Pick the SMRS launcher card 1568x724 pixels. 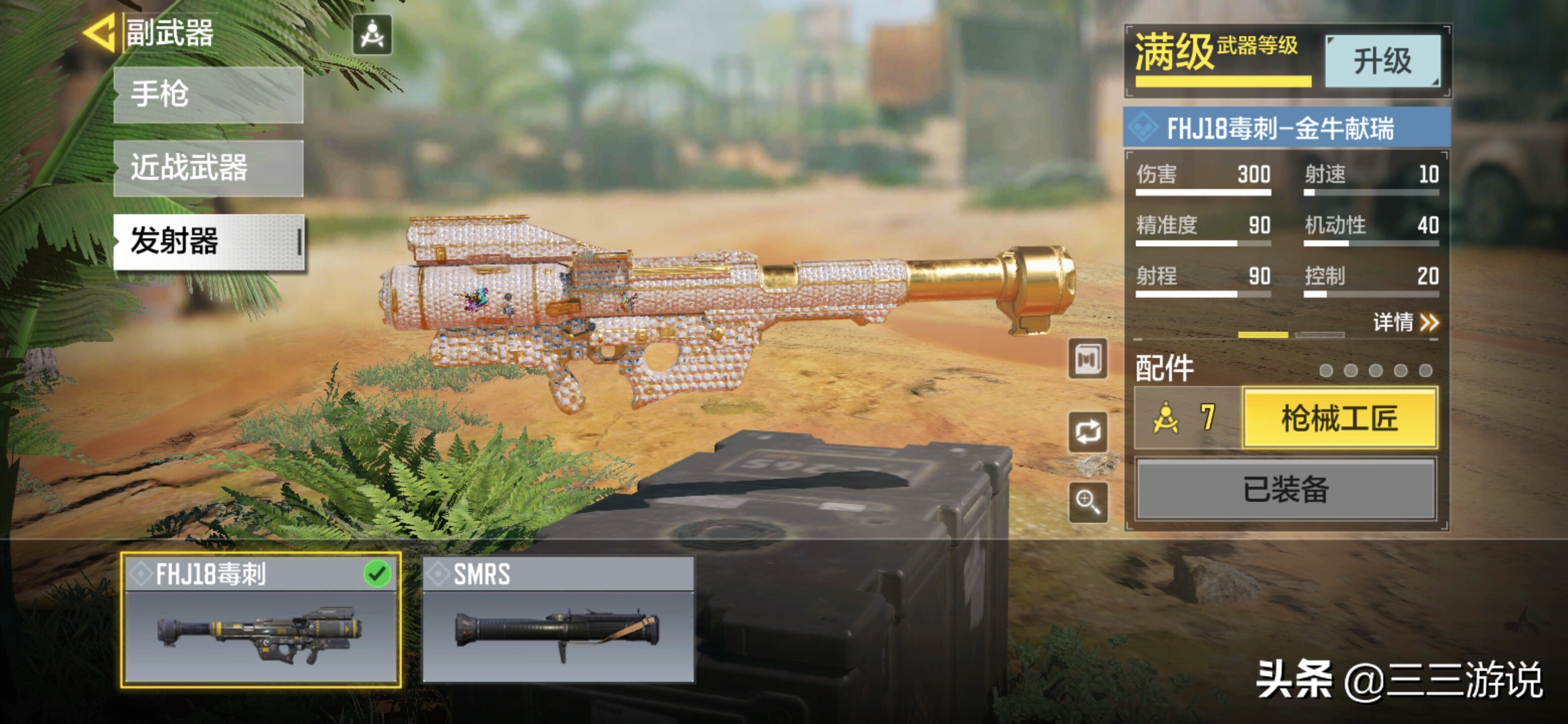(x=558, y=619)
